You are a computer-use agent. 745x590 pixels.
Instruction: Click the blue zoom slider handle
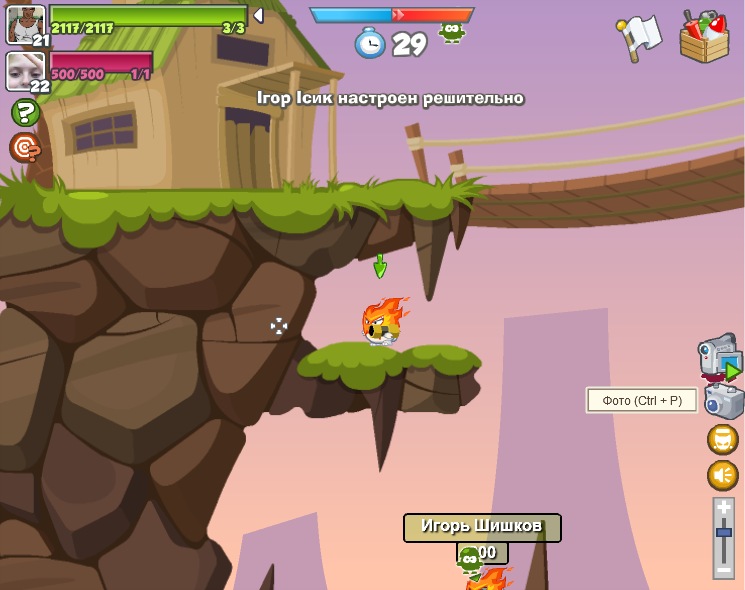[x=723, y=534]
